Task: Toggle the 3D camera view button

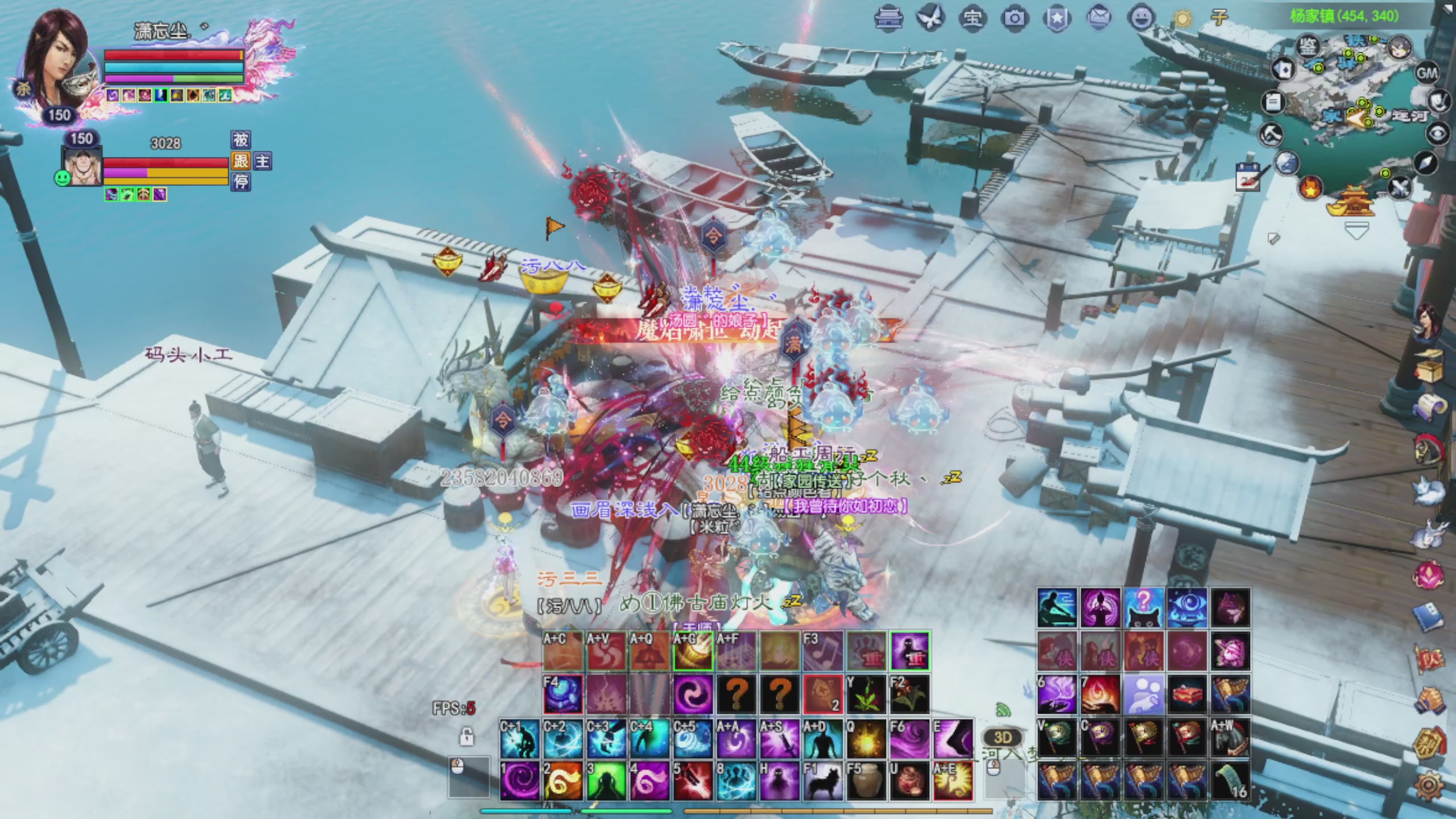Action: (x=1003, y=738)
